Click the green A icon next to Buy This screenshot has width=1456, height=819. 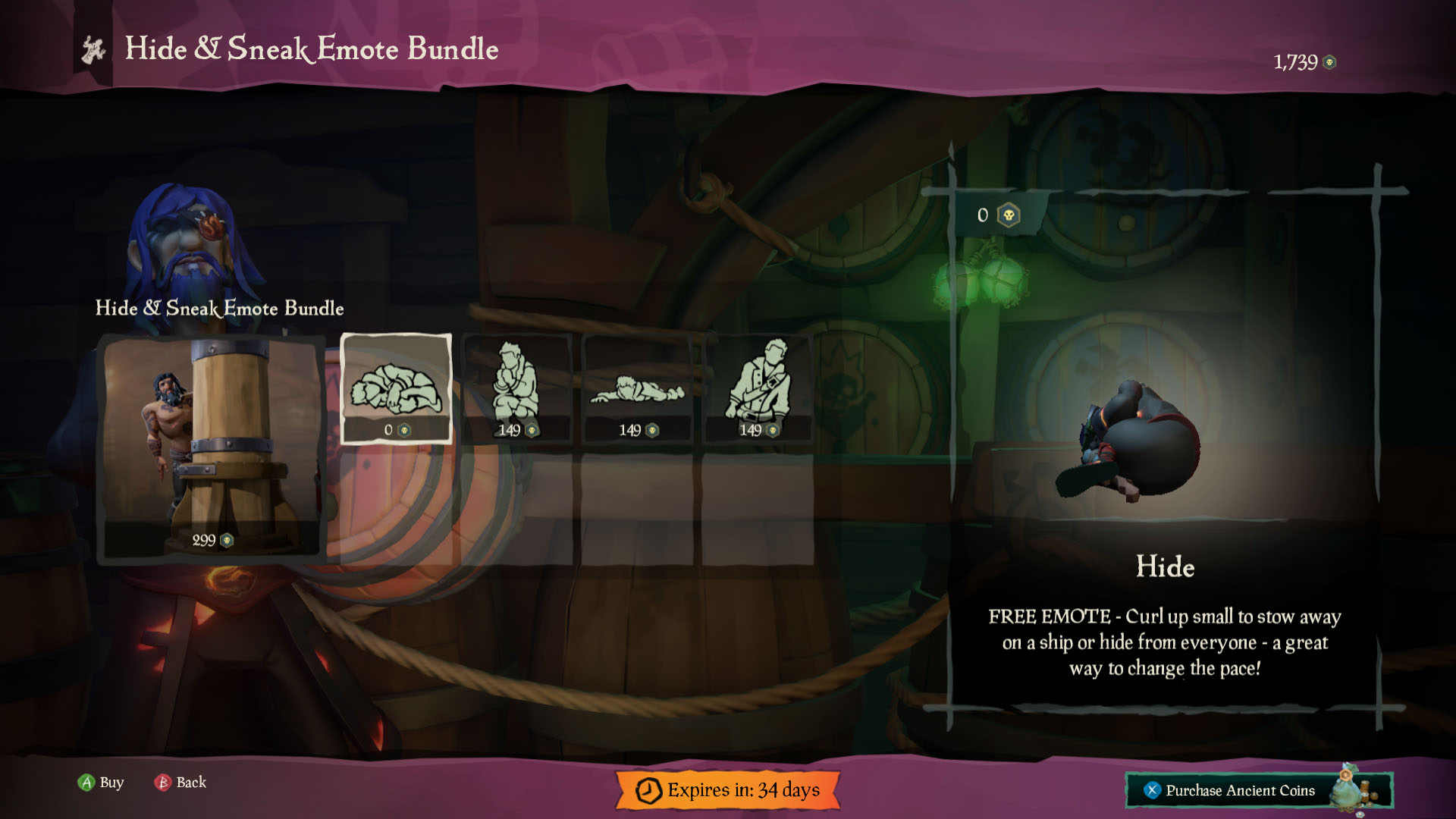(x=86, y=783)
